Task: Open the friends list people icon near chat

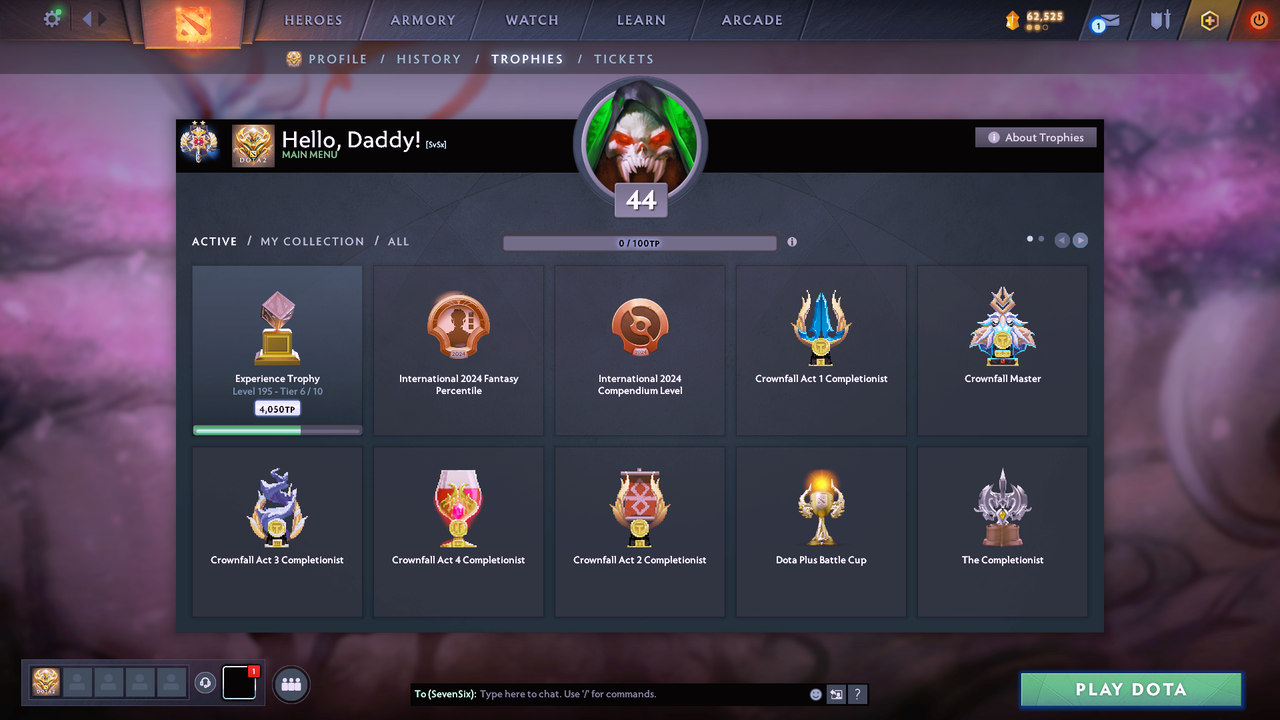Action: 290,683
